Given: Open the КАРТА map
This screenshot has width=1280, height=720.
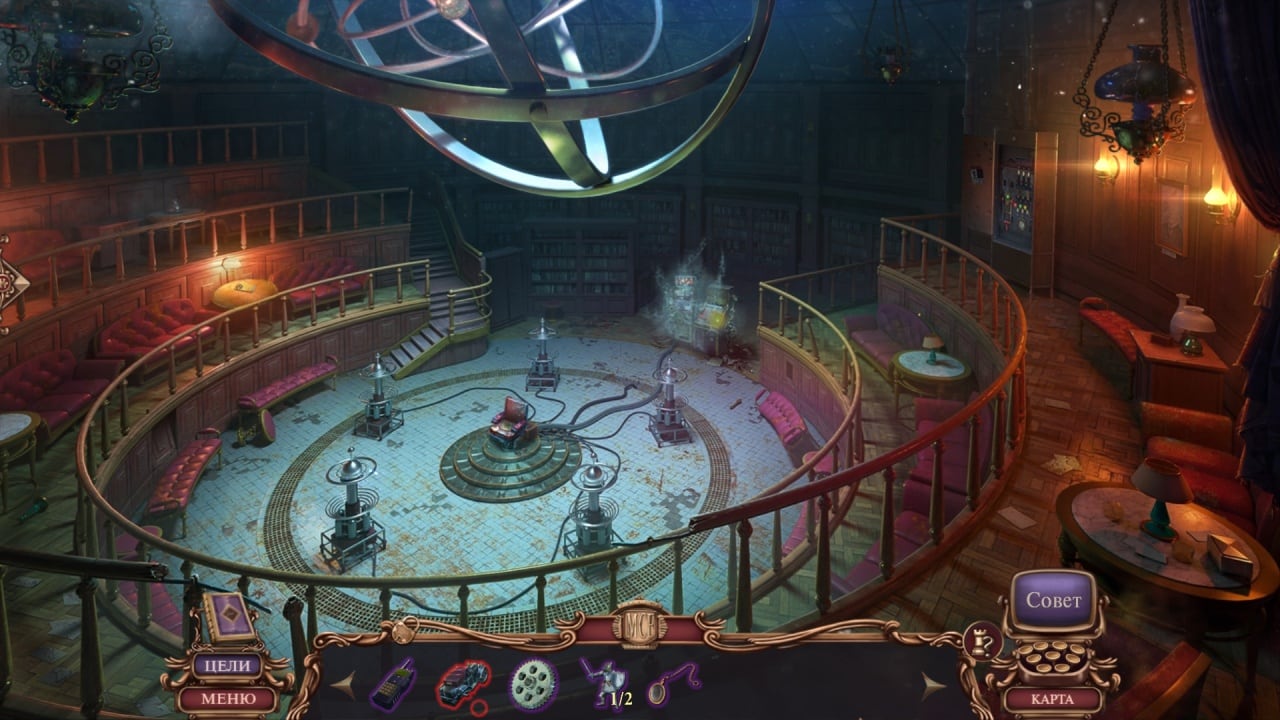Looking at the screenshot, I should 1053,699.
